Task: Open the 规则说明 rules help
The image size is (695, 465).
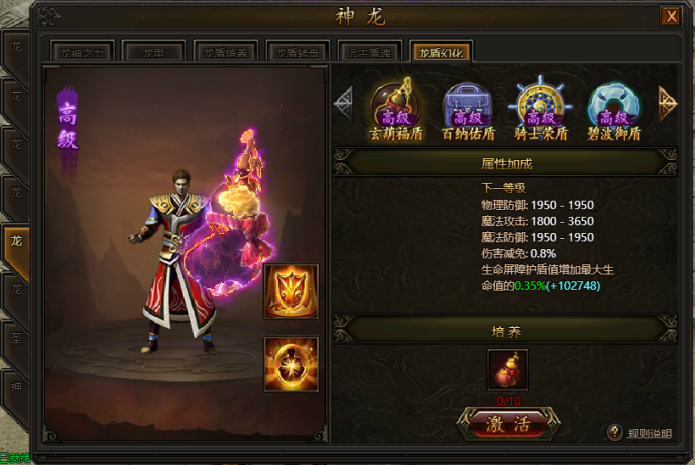Action: click(x=641, y=433)
